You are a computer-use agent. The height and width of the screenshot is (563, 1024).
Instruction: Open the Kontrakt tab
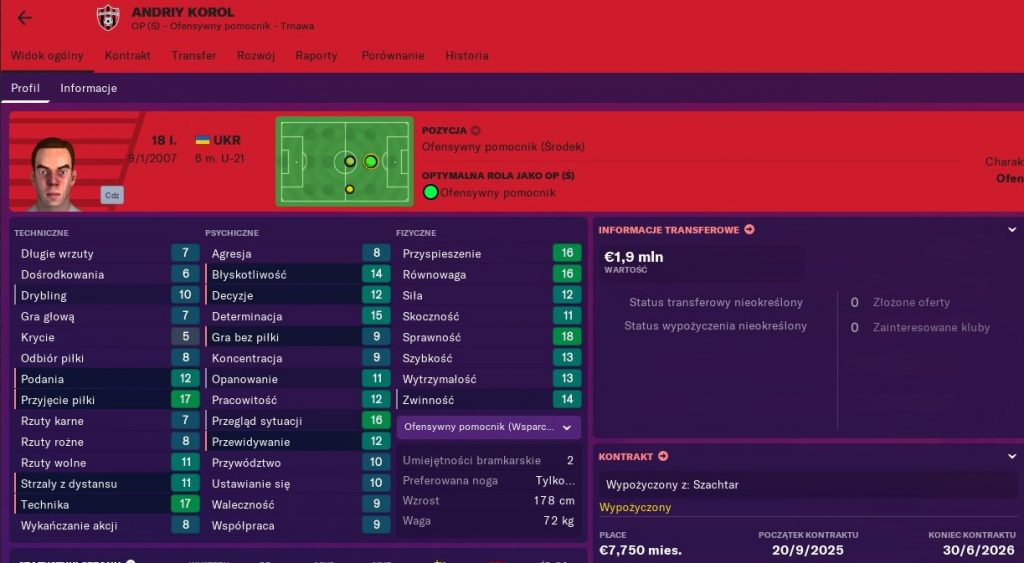coord(128,56)
